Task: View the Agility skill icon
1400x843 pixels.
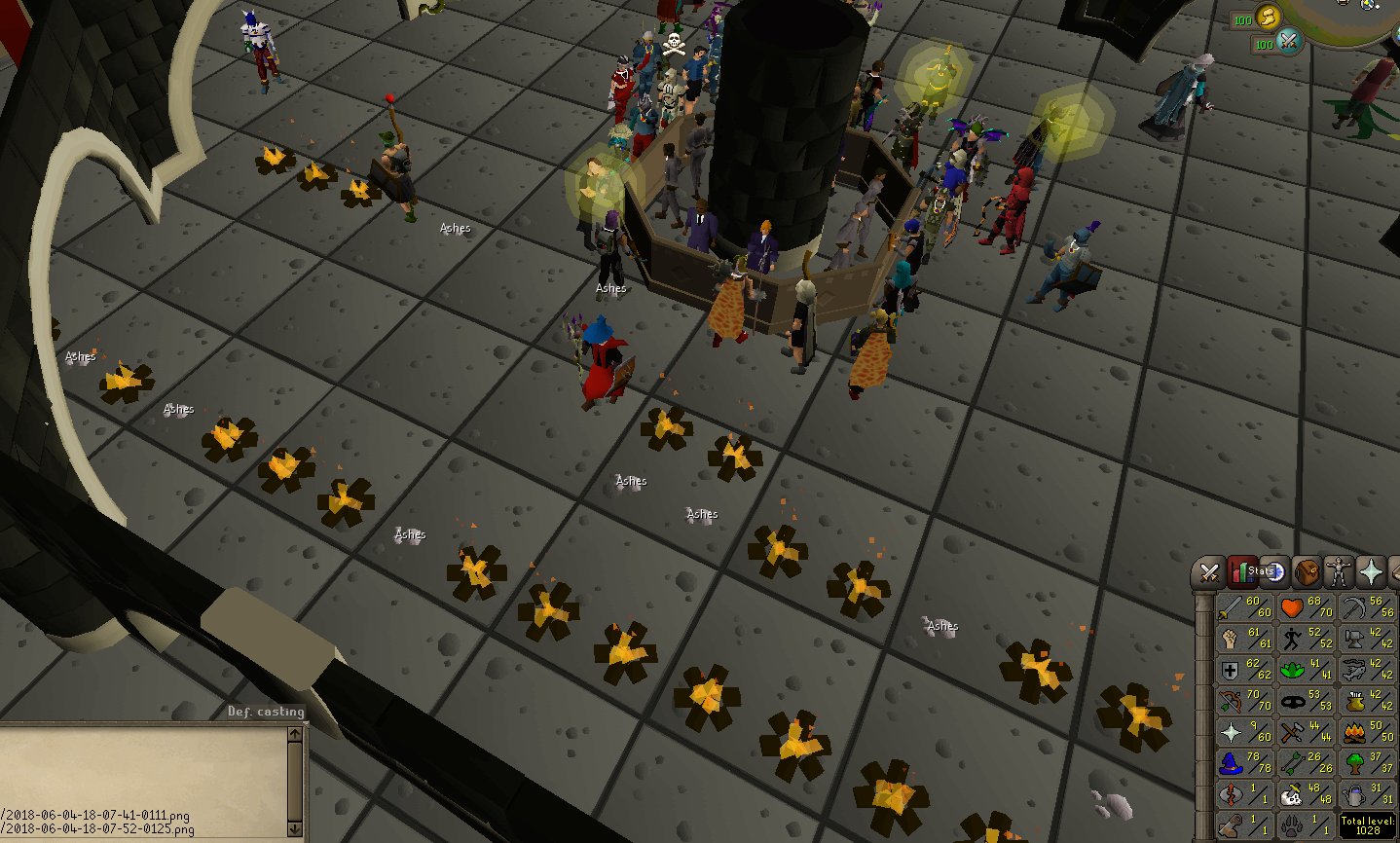Action: point(1291,639)
